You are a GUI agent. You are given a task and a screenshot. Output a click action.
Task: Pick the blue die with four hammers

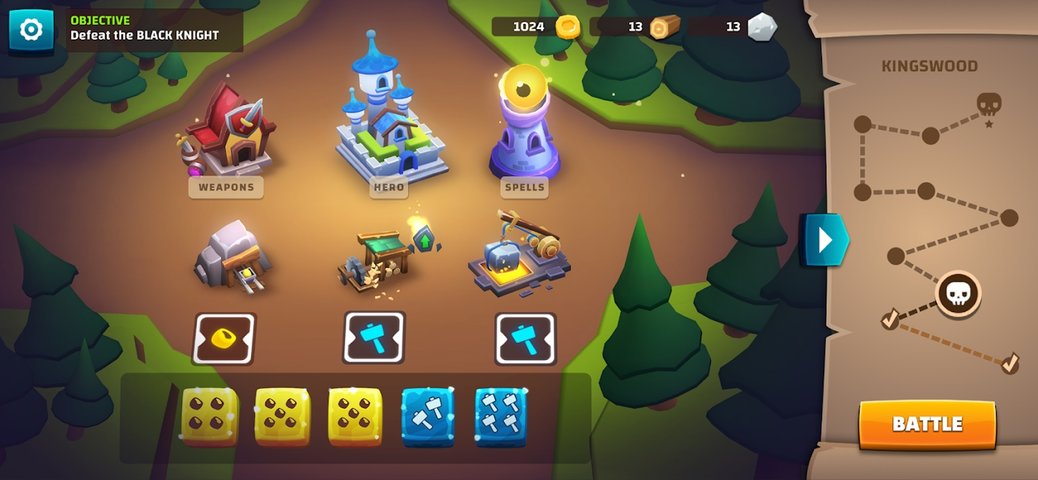[x=501, y=416]
